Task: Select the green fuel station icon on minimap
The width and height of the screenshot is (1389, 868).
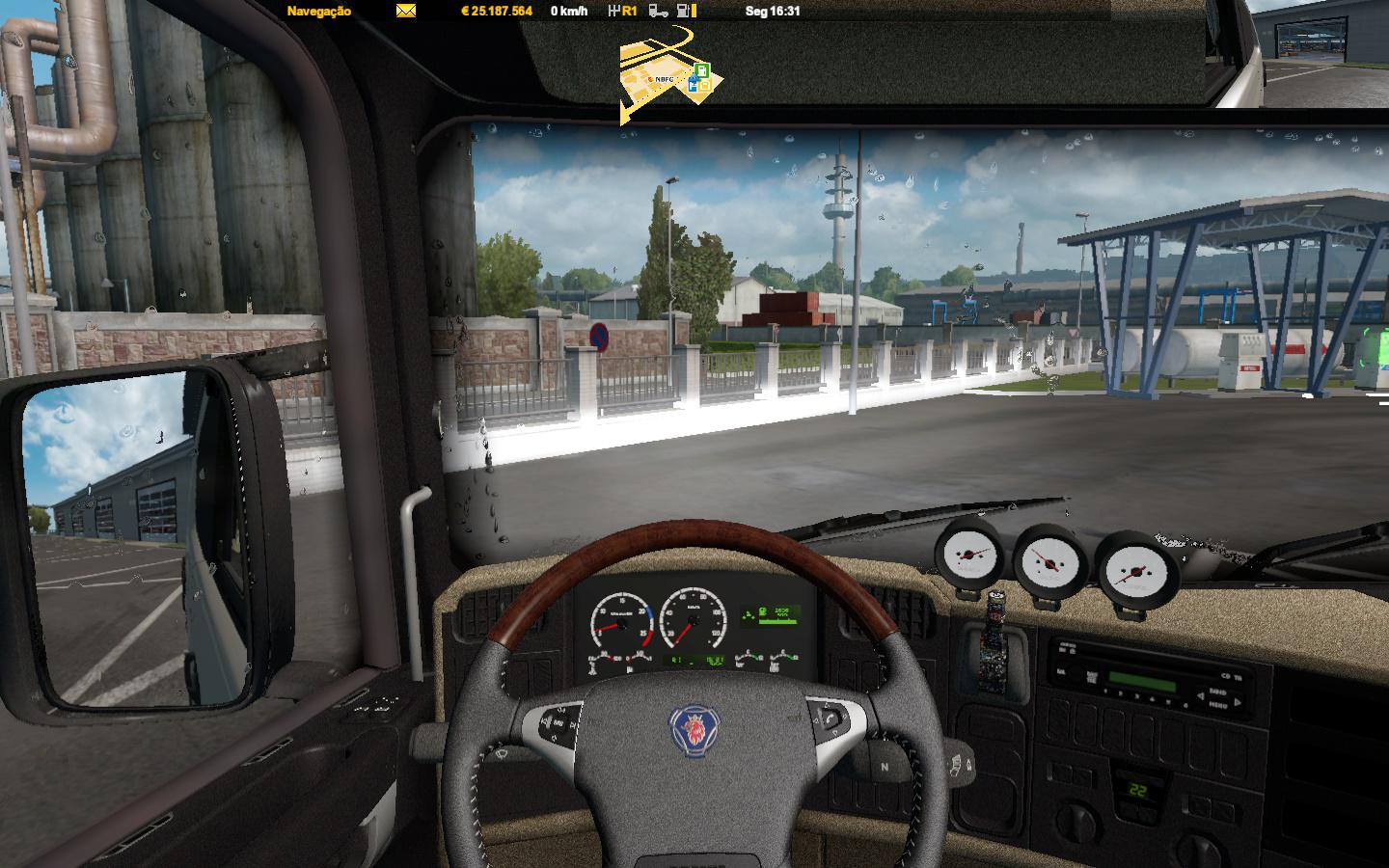Action: tap(702, 69)
